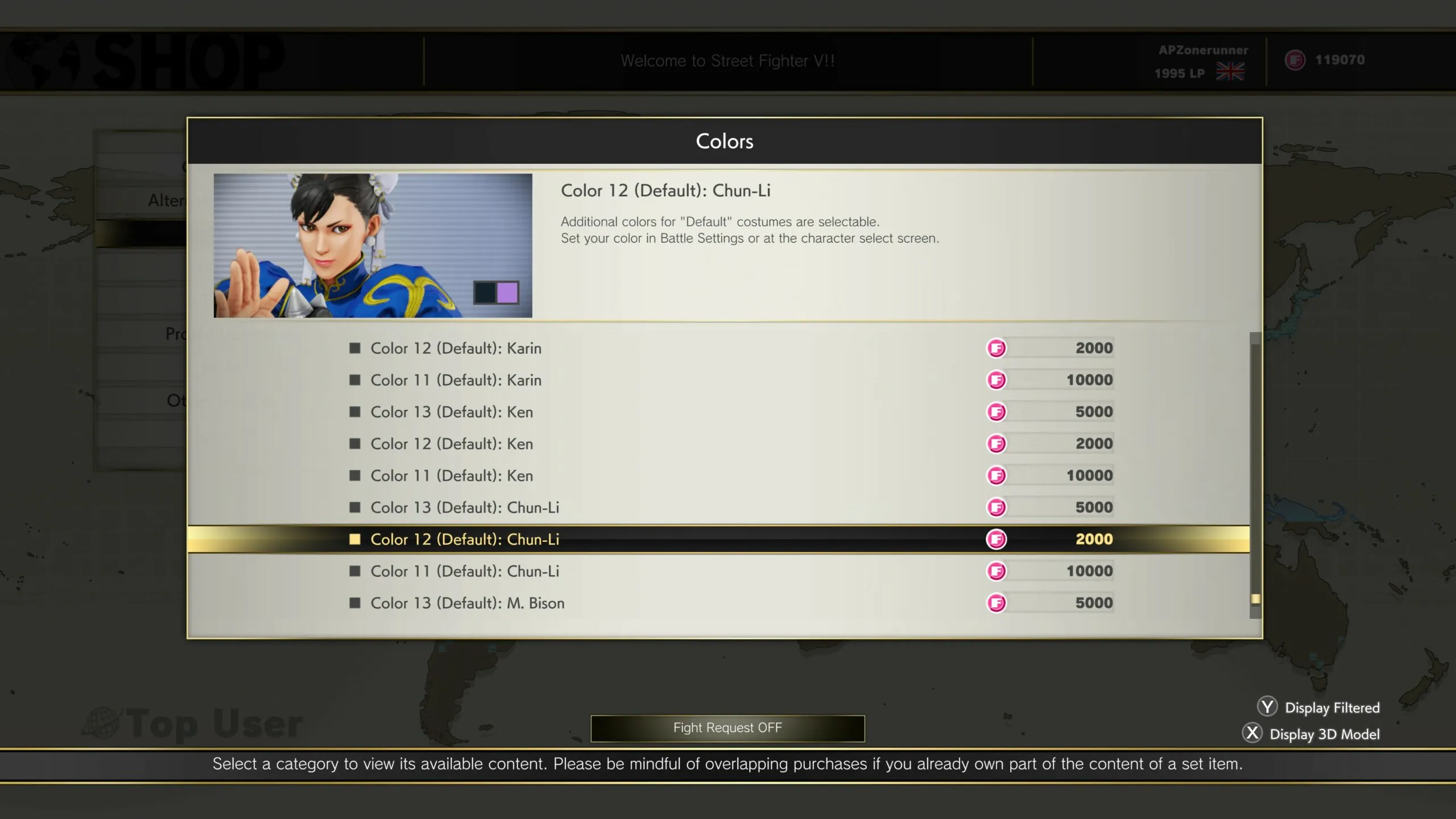This screenshot has height=819, width=1456.
Task: Click the Fight Money coin beside Color 12 Chun-Li
Action: tap(996, 539)
